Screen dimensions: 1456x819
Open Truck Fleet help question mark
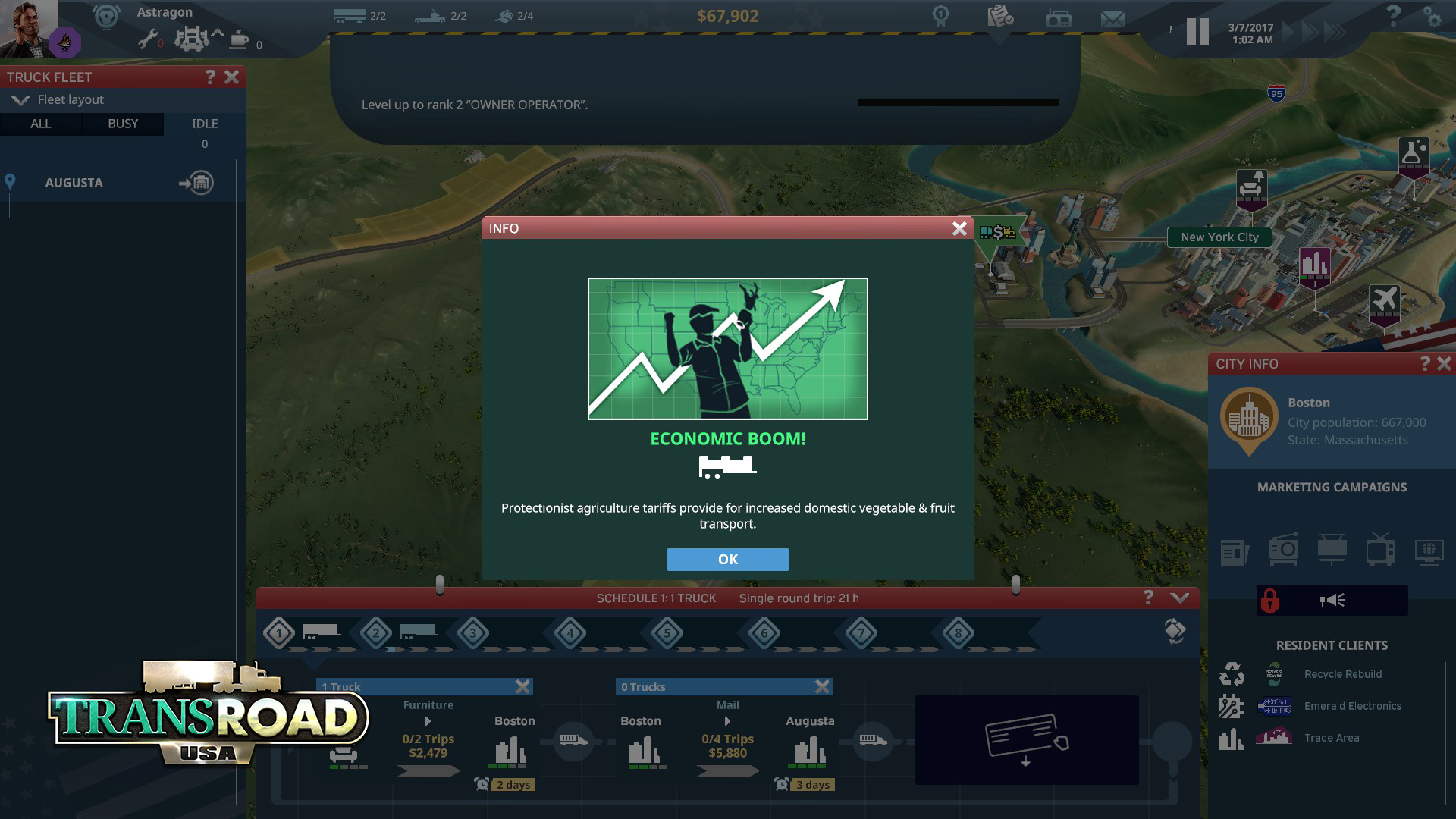point(211,77)
